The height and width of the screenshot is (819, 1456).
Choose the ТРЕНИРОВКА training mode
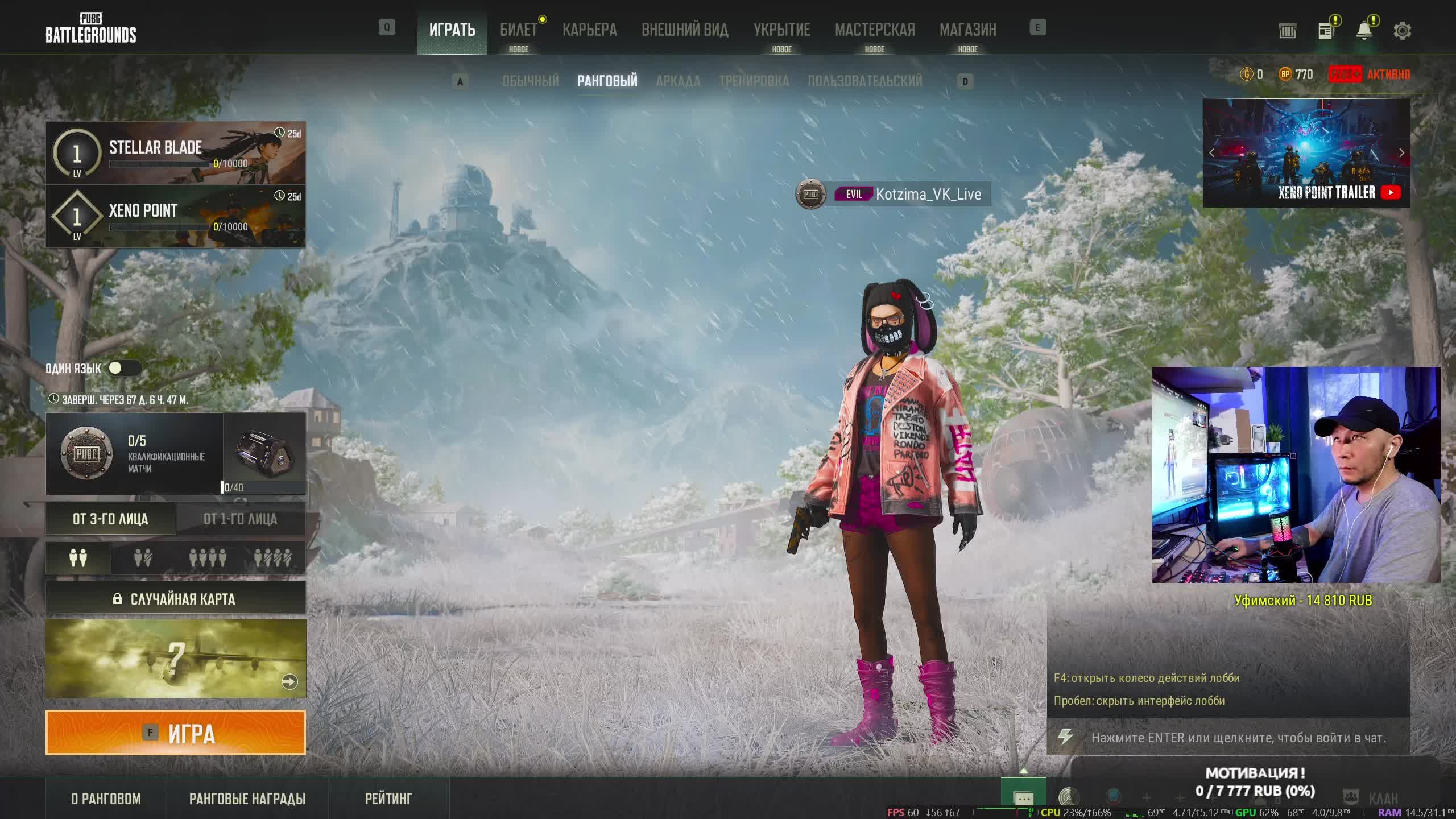pyautogui.click(x=754, y=81)
